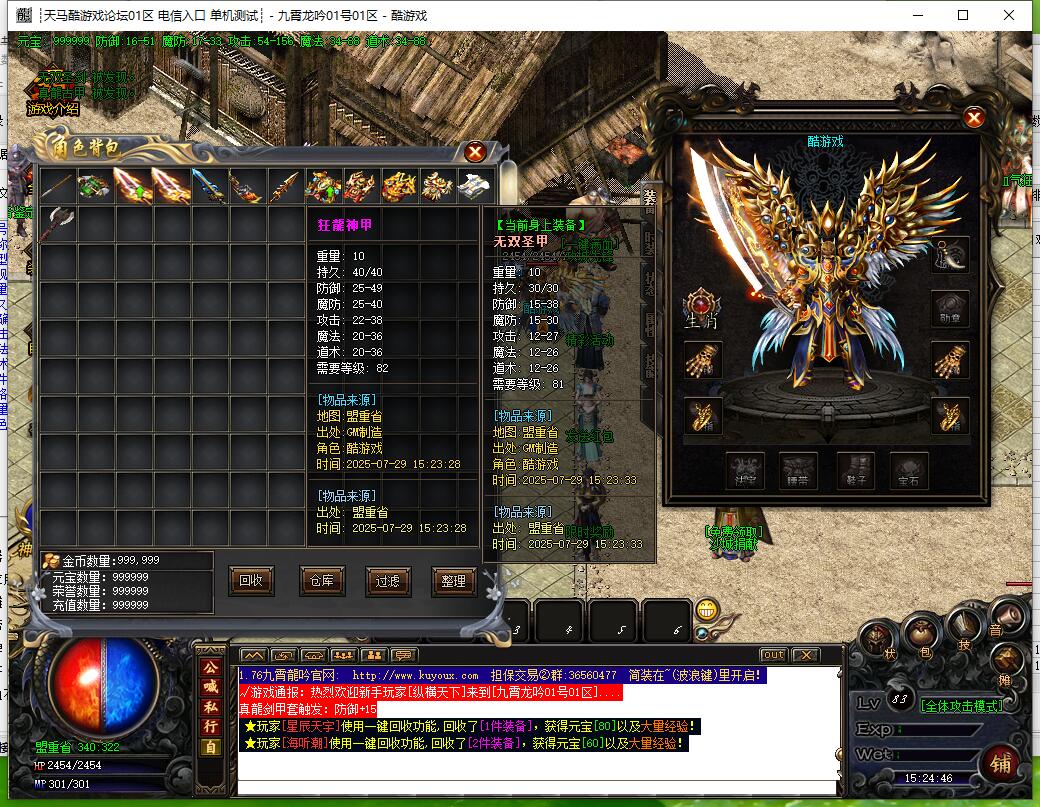This screenshot has width=1040, height=807.
Task: Open the yellow smiley emoji button
Action: 708,609
